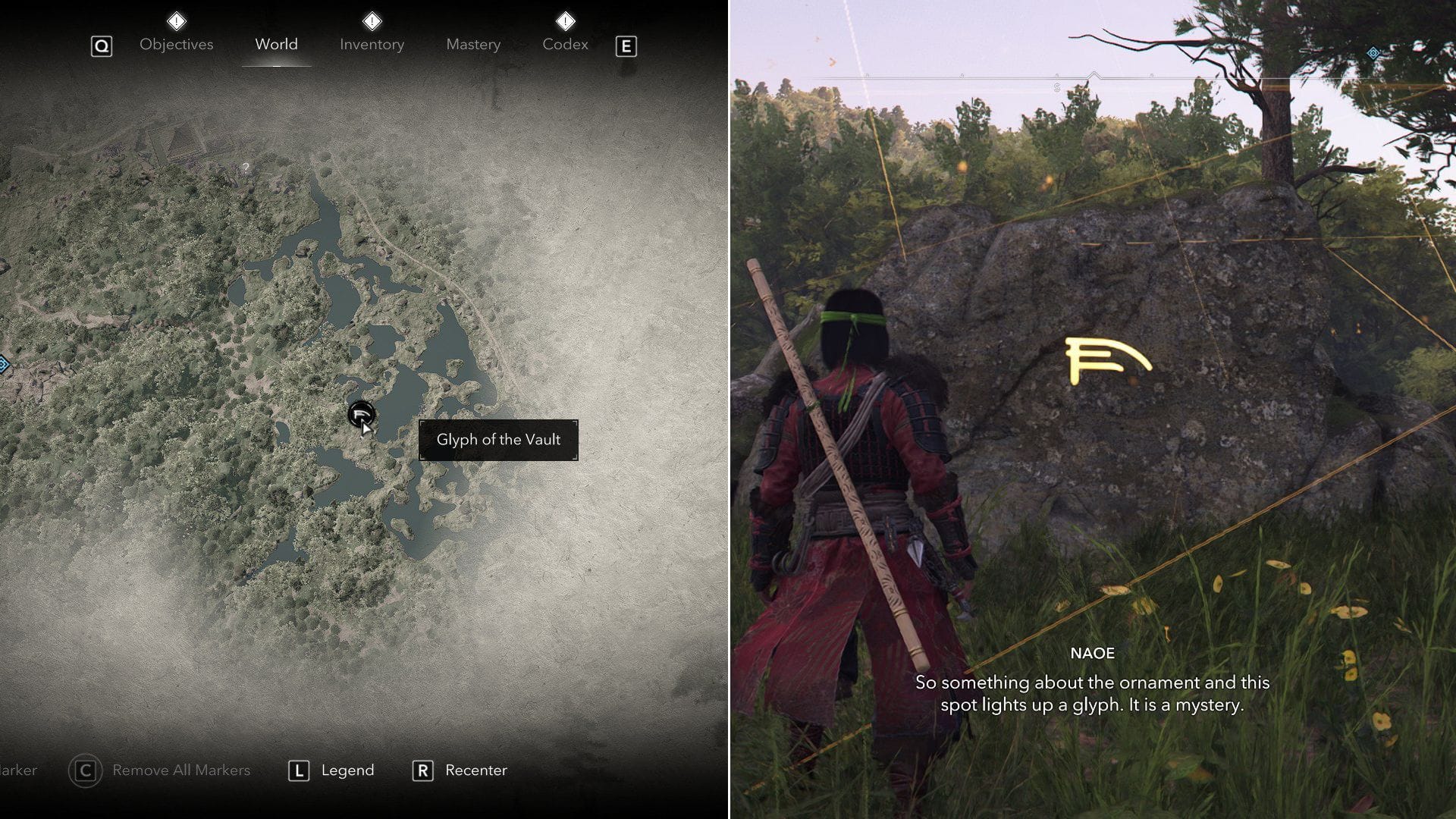
Task: Click Recenter to reset the map view
Action: (x=475, y=770)
